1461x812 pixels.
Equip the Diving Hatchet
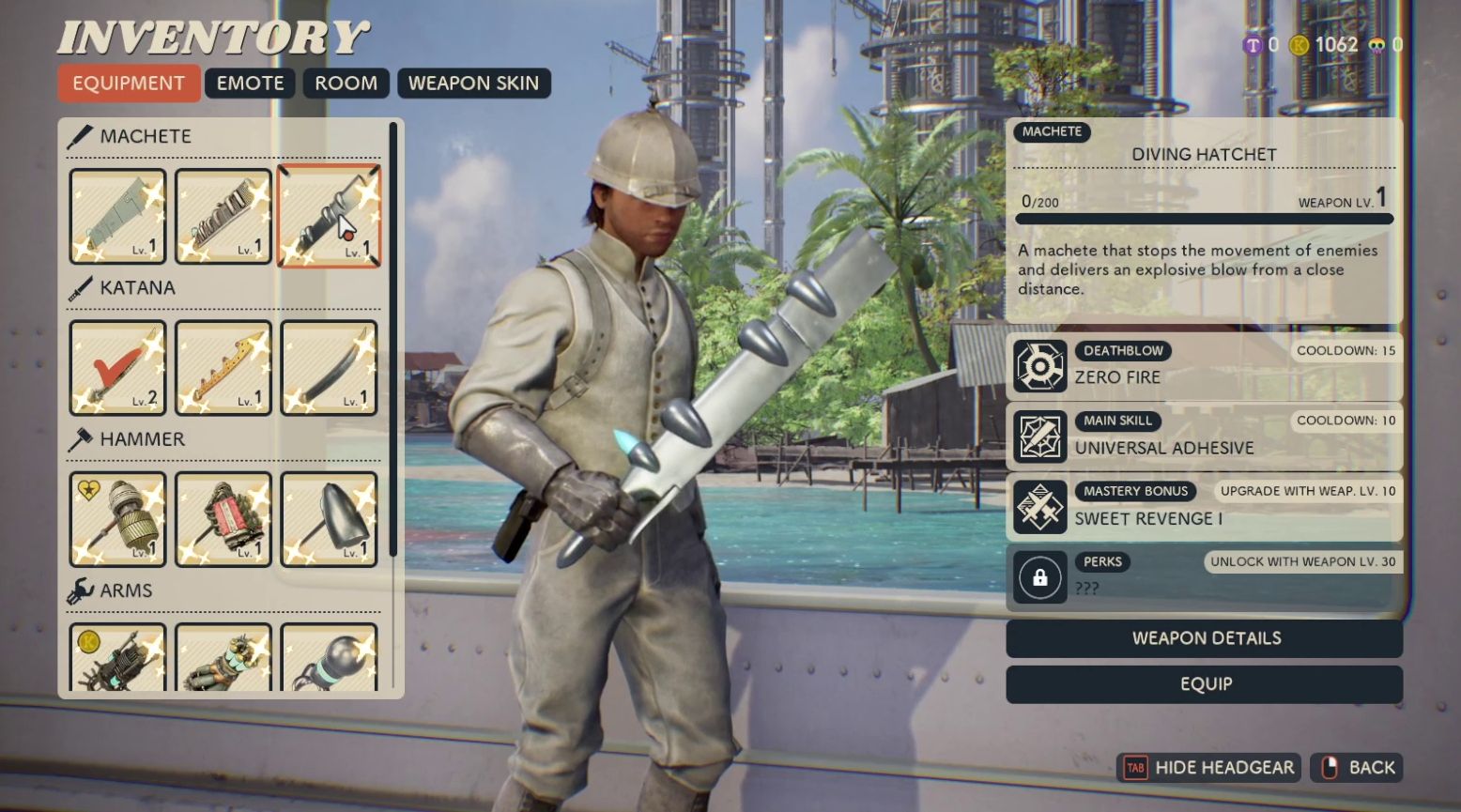click(1204, 684)
